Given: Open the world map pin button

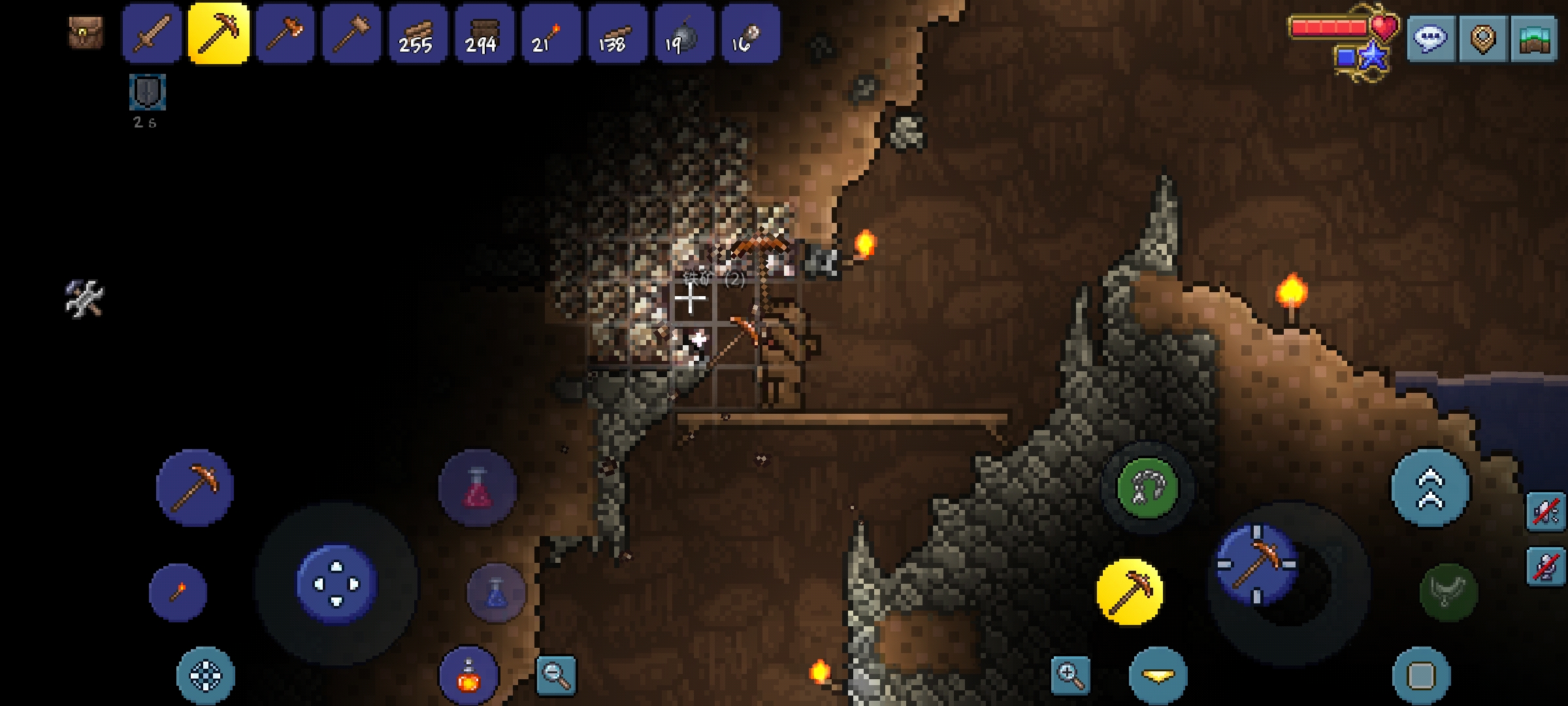Looking at the screenshot, I should pyautogui.click(x=1482, y=39).
